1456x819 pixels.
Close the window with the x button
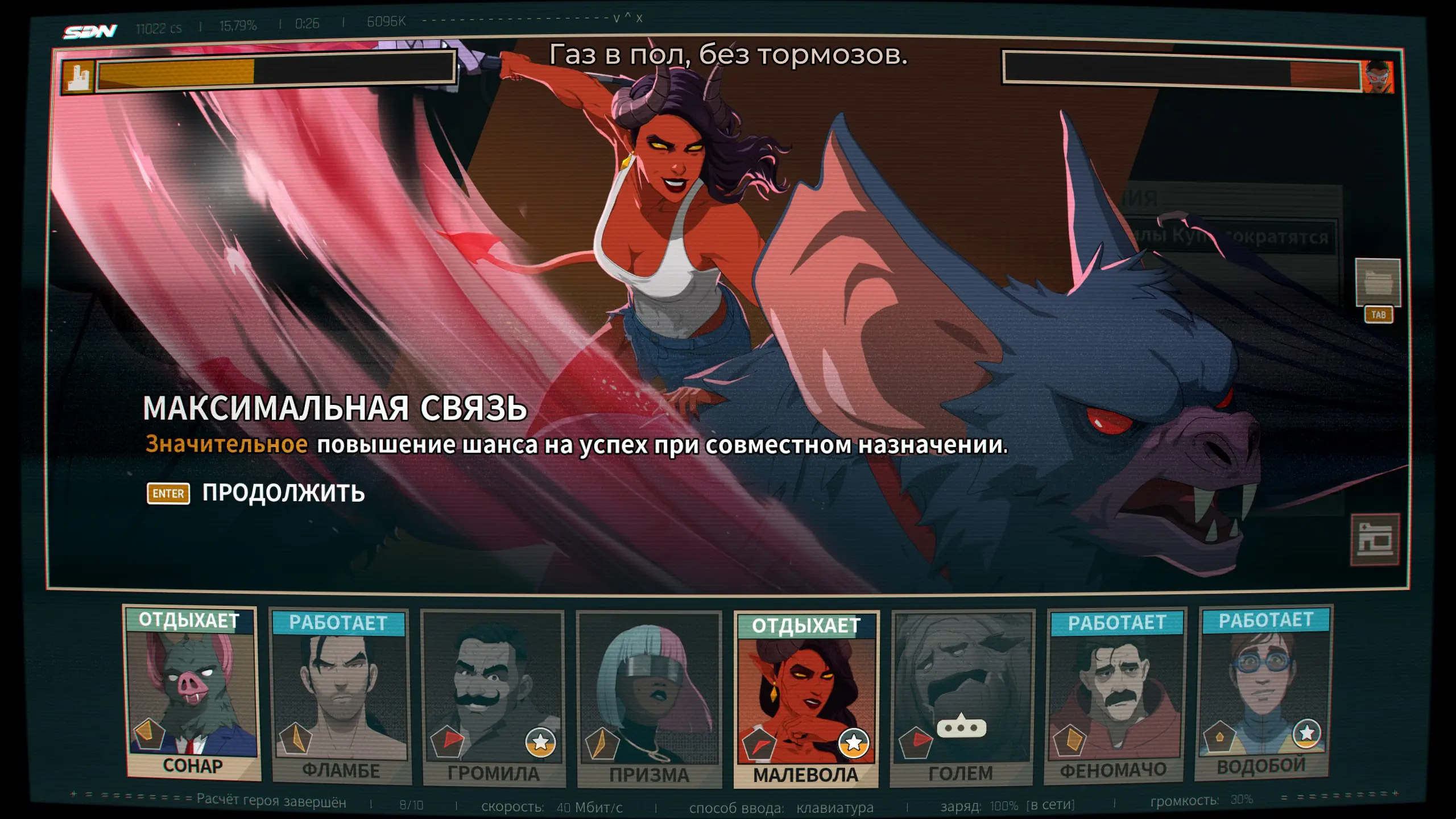[x=639, y=18]
